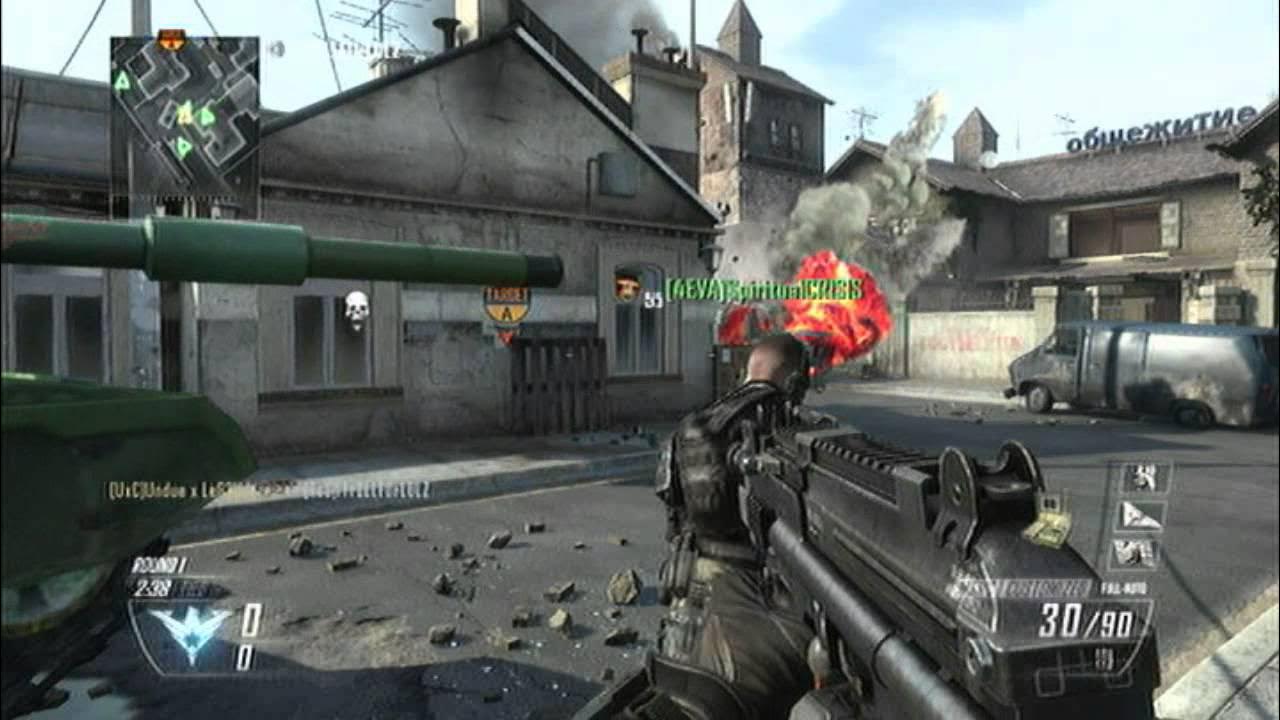Screen dimensions: 1280x720
Task: Choose the bottom scorestreak icon
Action: point(1138,552)
